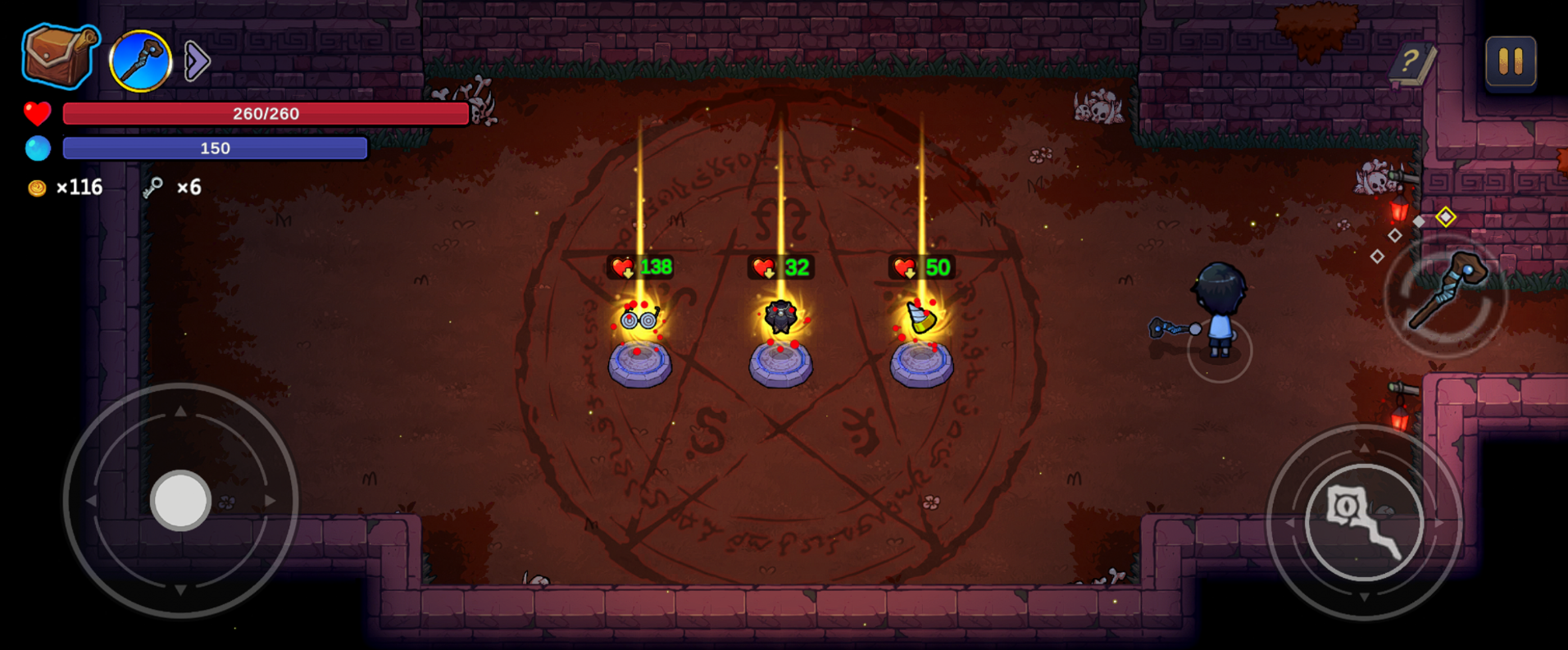Pause the game
1568x650 pixels.
1510,61
